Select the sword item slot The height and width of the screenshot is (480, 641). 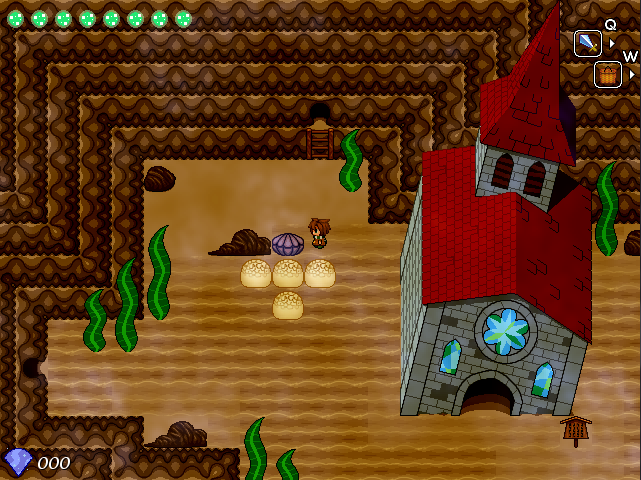587,43
